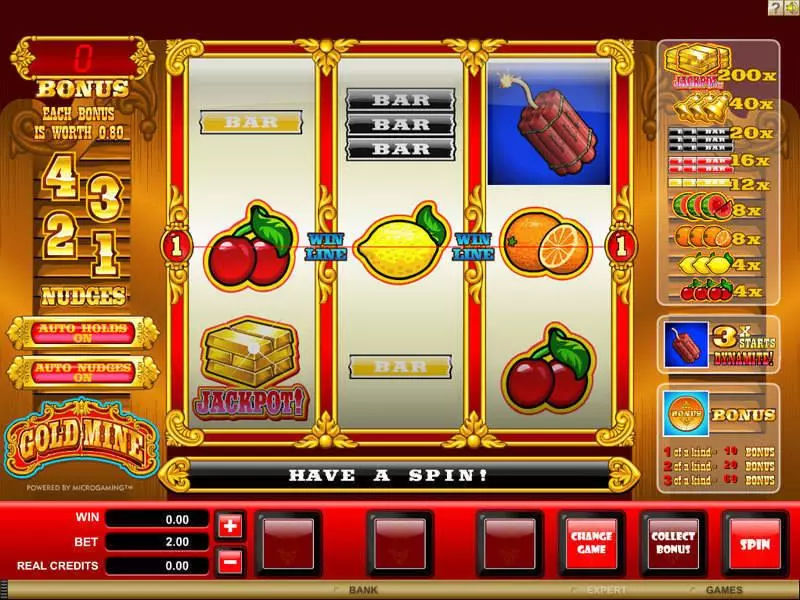Switch to Expert mode
The width and height of the screenshot is (800, 600).
click(606, 590)
